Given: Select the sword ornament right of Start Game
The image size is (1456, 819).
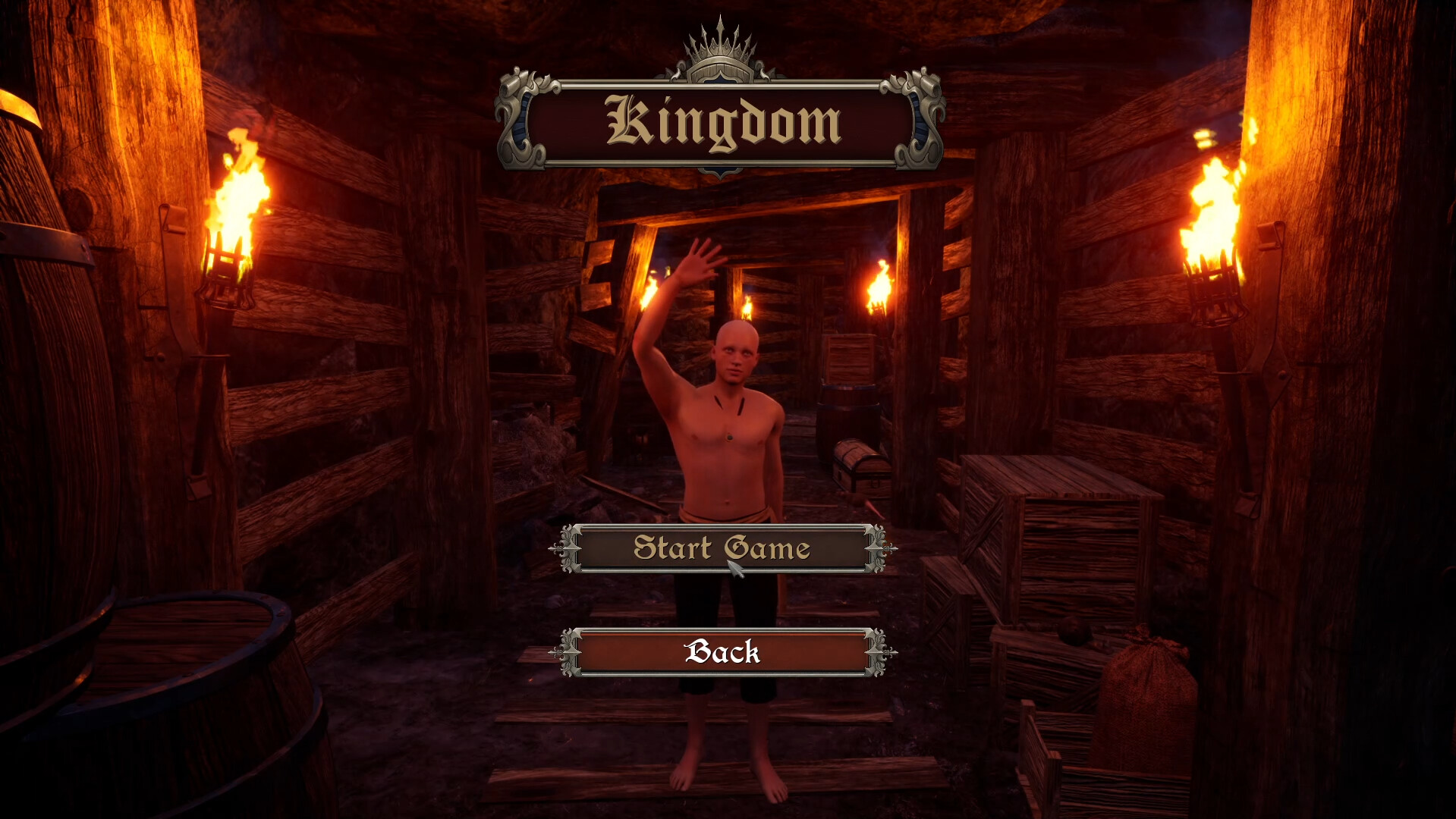Looking at the screenshot, I should (x=880, y=548).
